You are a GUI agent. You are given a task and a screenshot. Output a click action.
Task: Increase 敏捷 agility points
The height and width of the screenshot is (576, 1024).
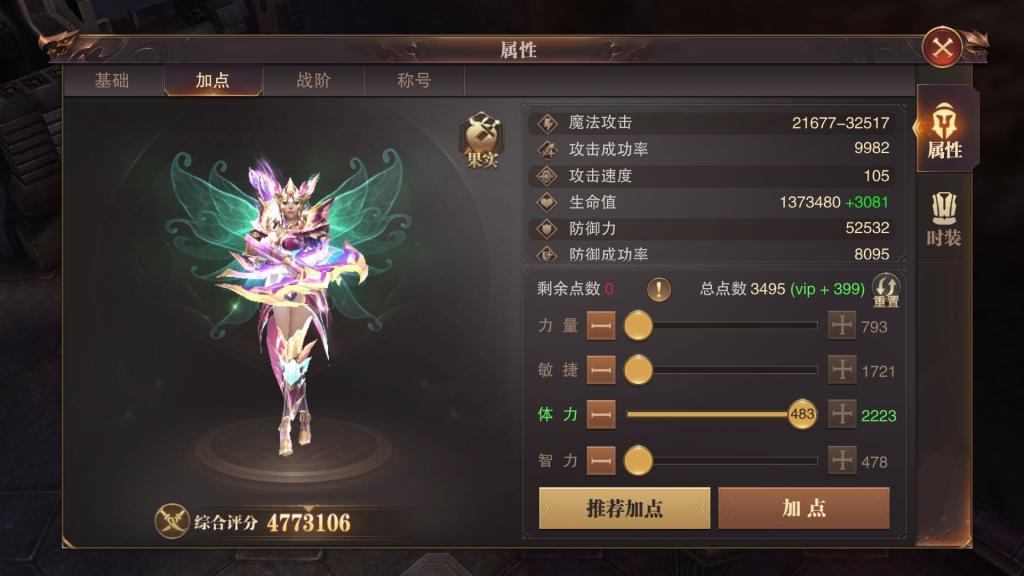click(842, 370)
